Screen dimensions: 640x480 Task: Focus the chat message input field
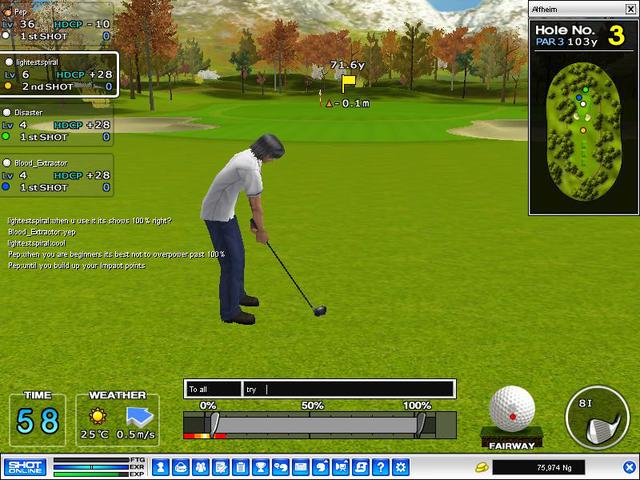coord(358,389)
